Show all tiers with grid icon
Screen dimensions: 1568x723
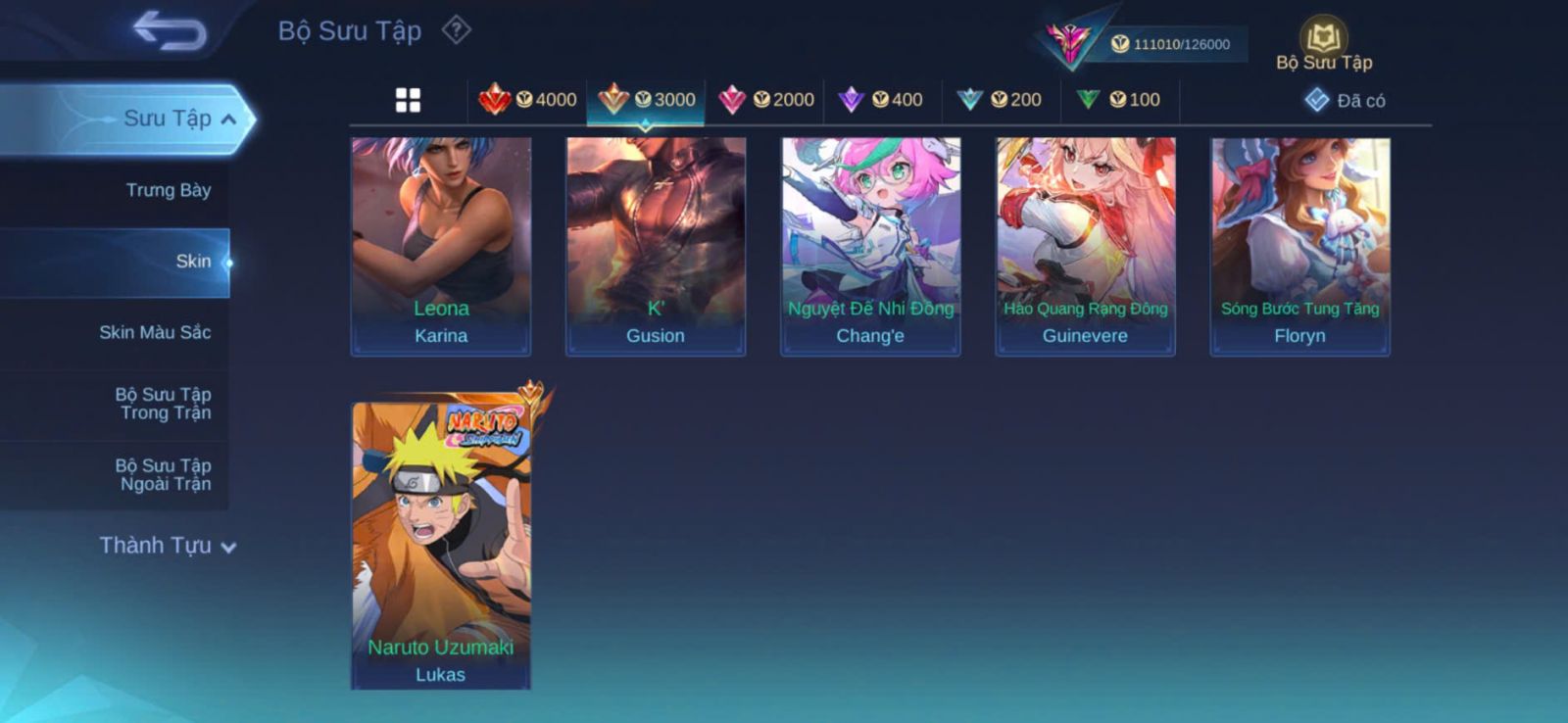pos(408,100)
